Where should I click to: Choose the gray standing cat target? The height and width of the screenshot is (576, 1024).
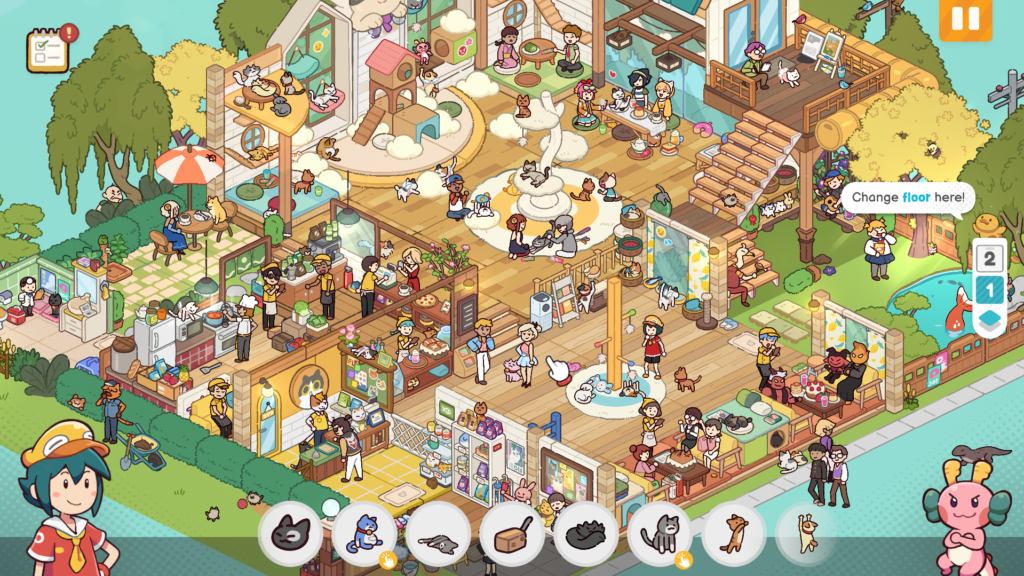[x=660, y=534]
